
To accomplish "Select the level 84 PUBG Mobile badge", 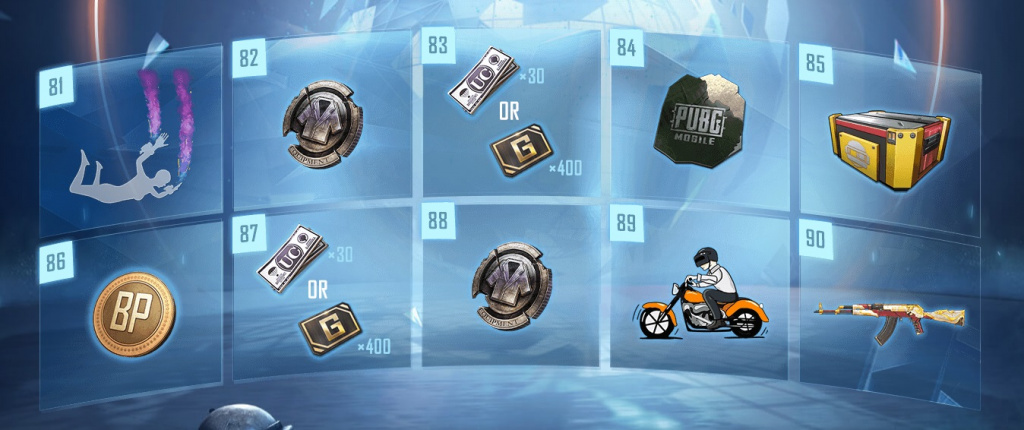I will pyautogui.click(x=697, y=121).
